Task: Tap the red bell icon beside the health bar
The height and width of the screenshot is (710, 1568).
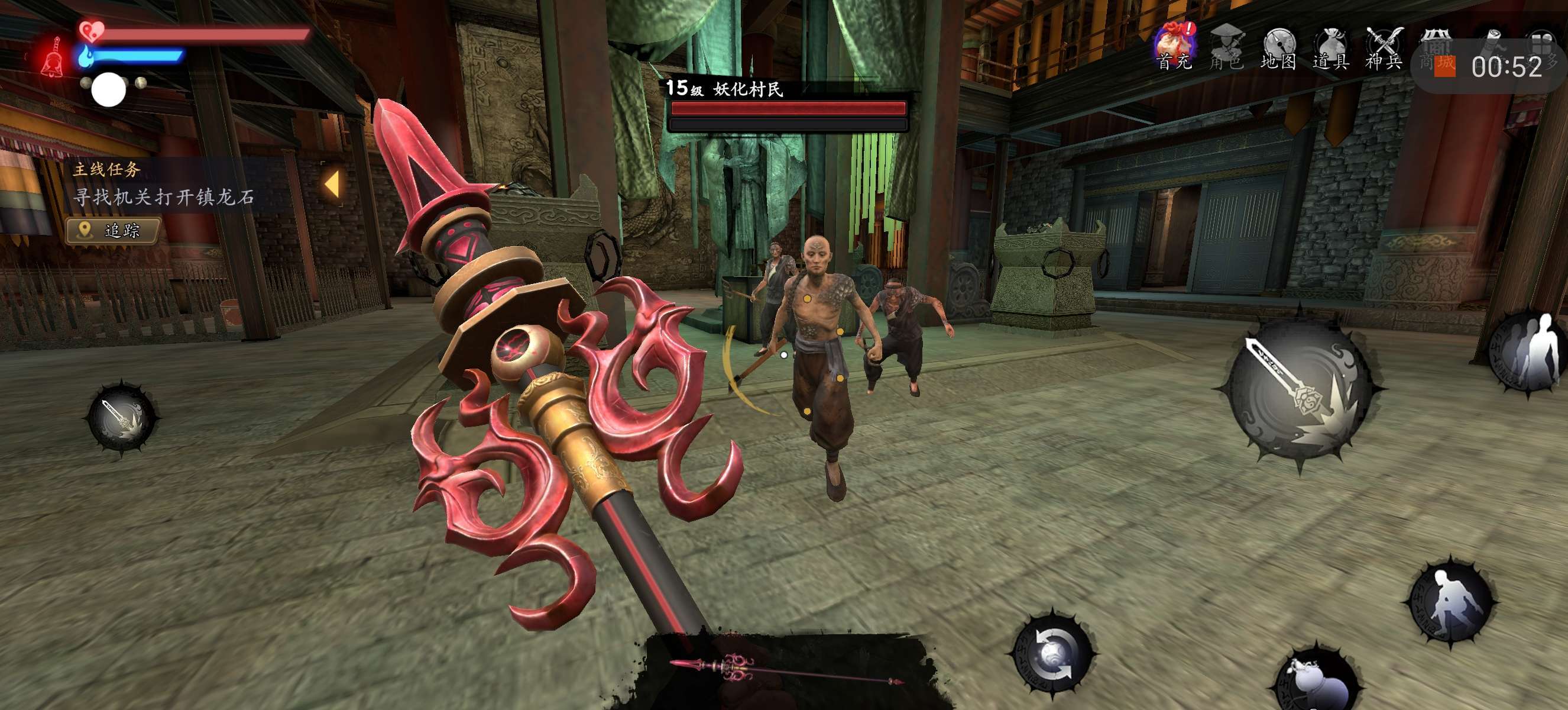Action: click(54, 58)
